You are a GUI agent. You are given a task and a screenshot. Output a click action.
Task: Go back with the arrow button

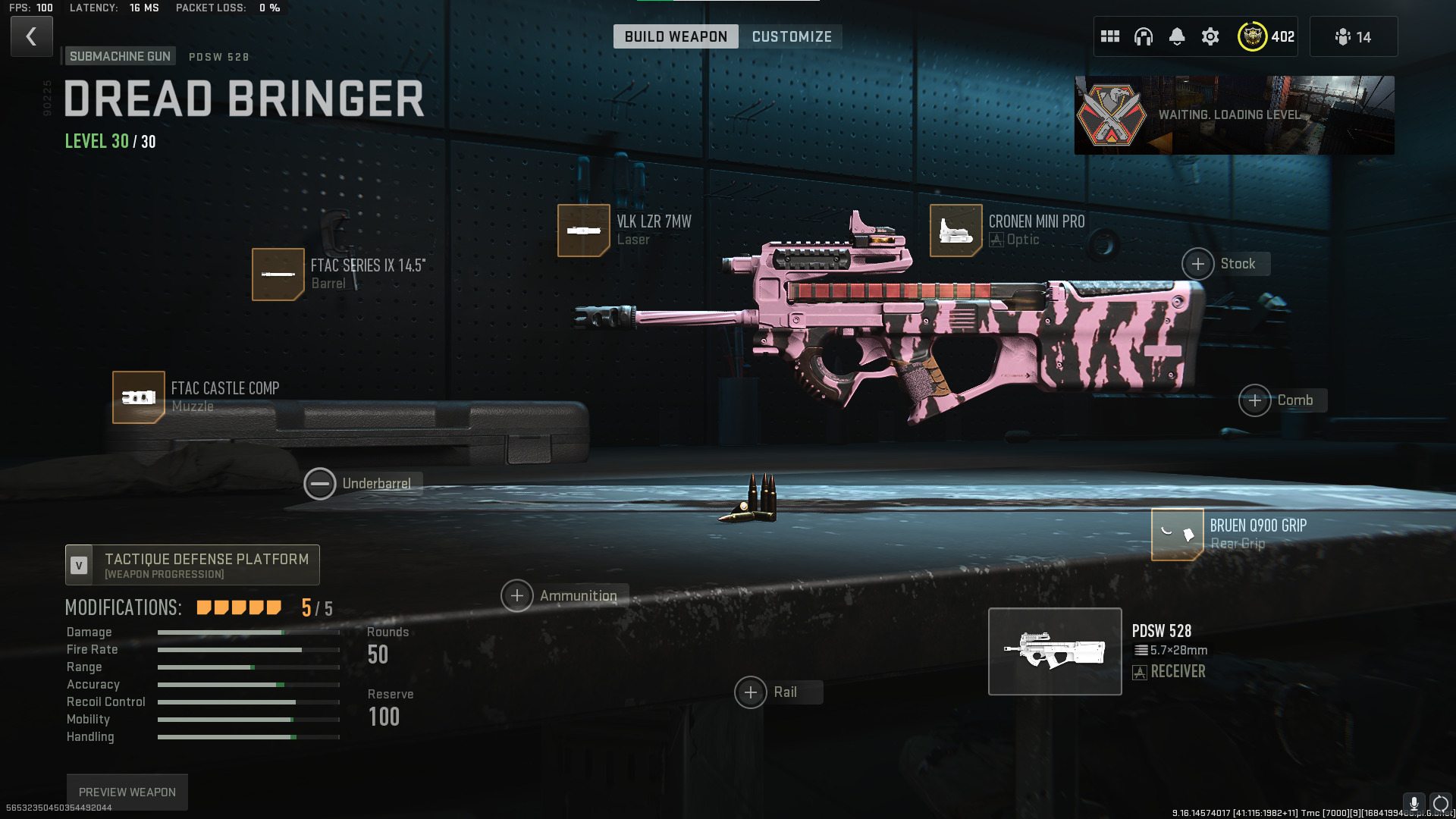point(31,36)
